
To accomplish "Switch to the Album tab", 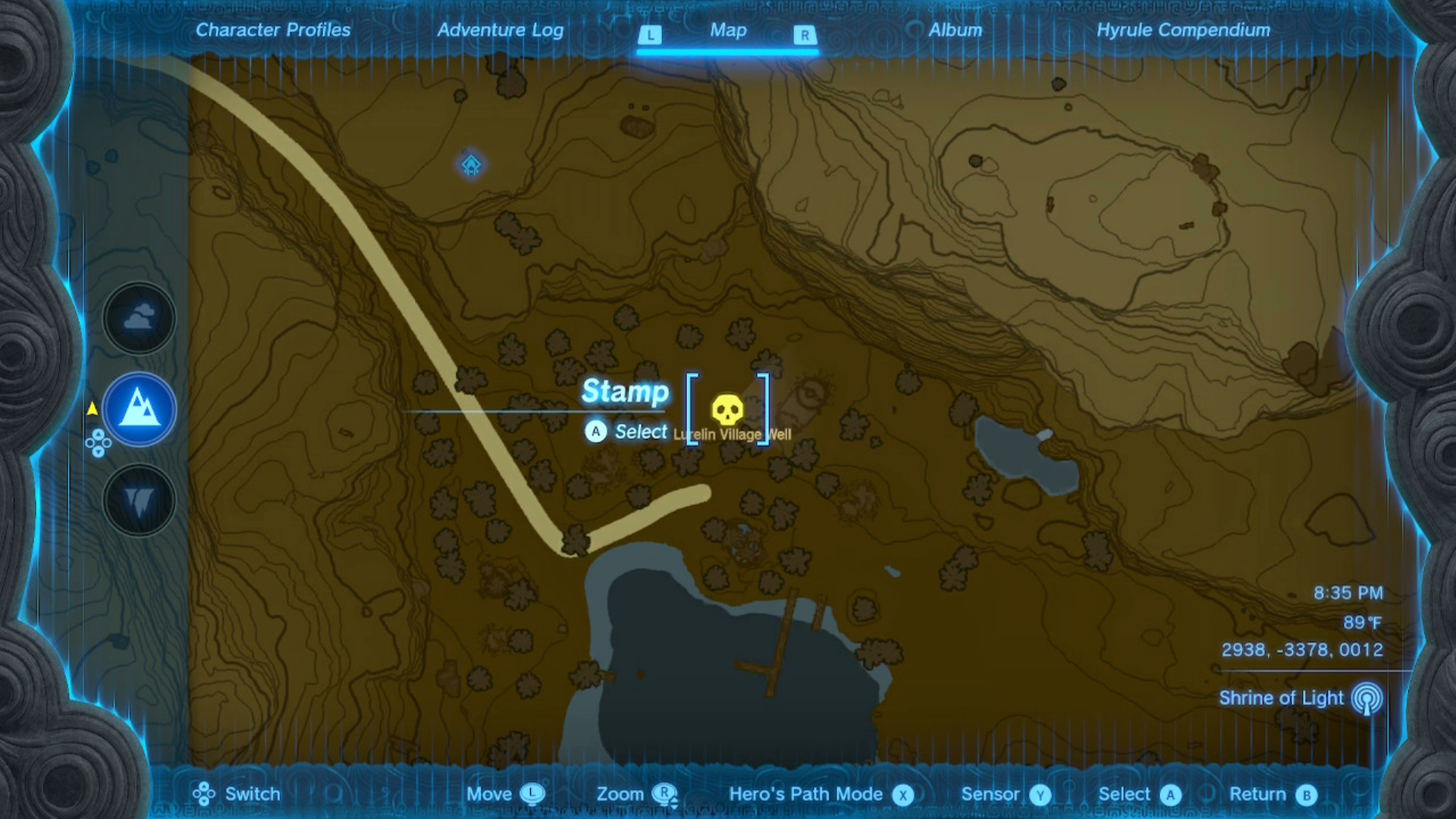I will (x=954, y=30).
